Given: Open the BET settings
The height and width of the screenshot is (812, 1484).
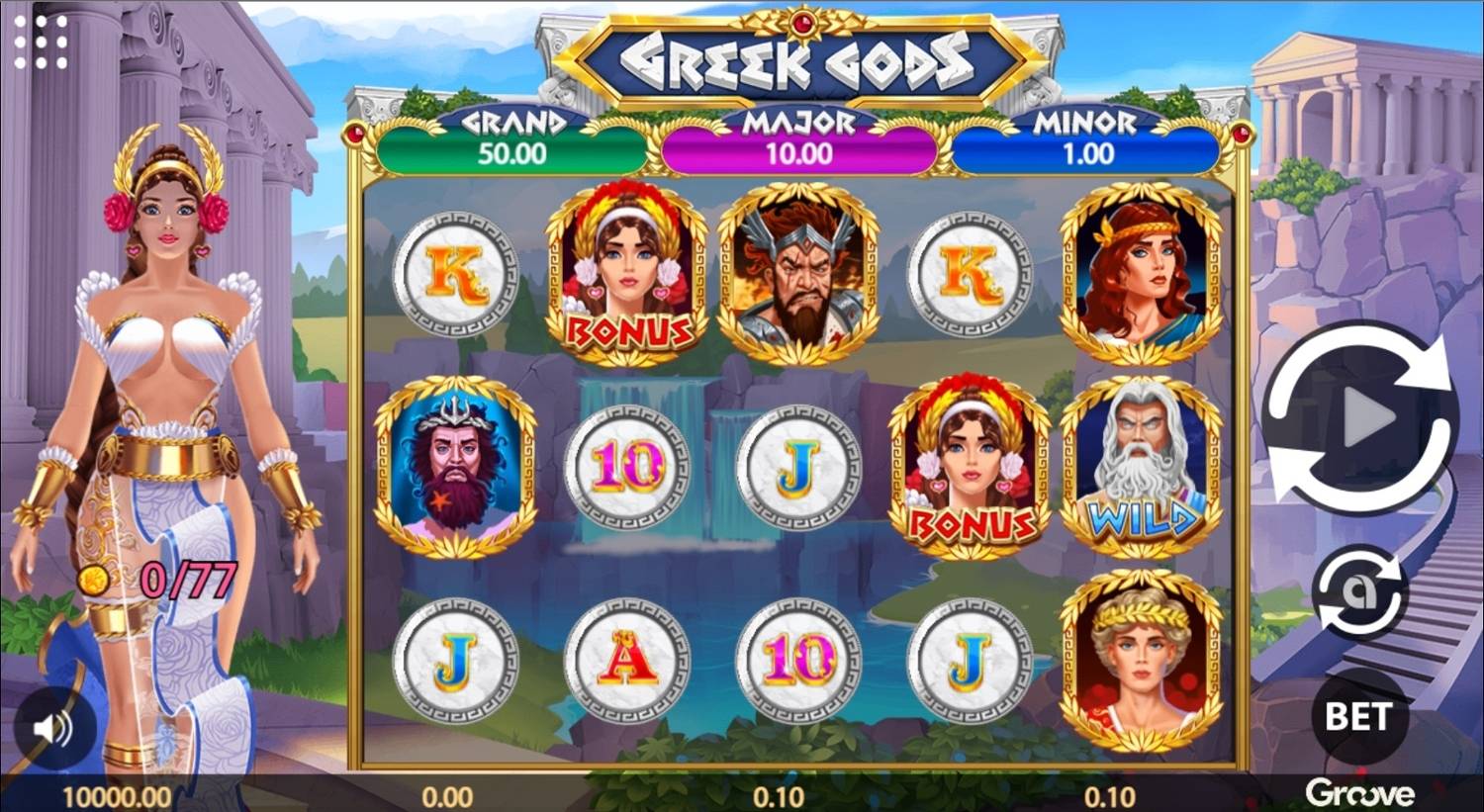Looking at the screenshot, I should point(1360,712).
